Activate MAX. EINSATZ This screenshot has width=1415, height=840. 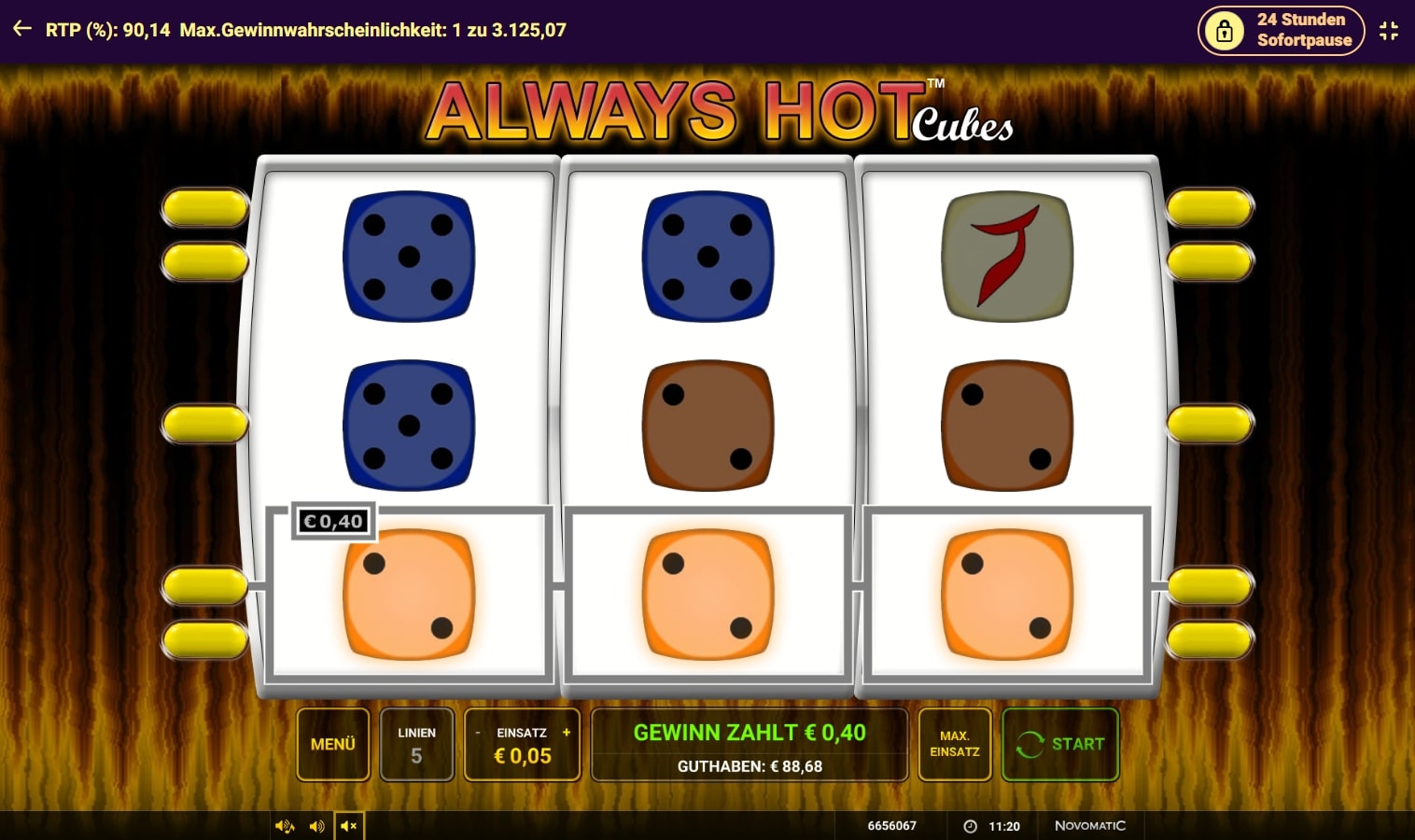pos(955,744)
